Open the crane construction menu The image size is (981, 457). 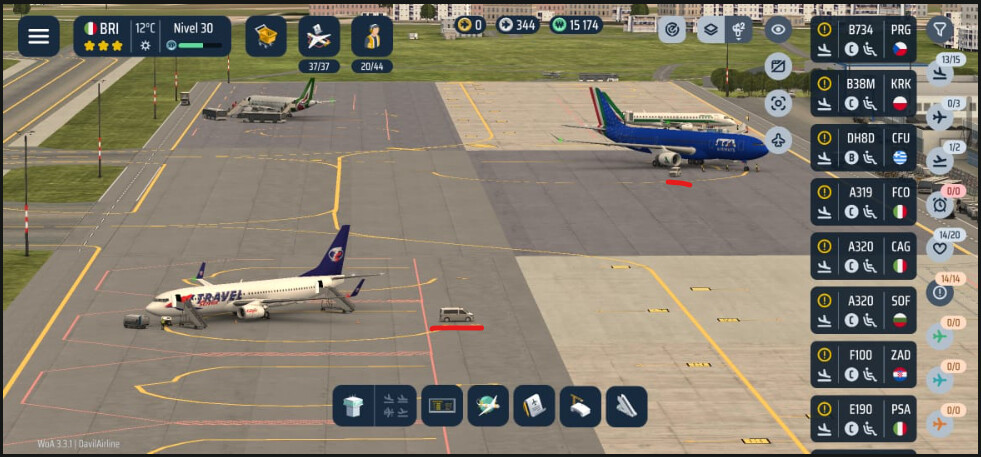tap(580, 406)
